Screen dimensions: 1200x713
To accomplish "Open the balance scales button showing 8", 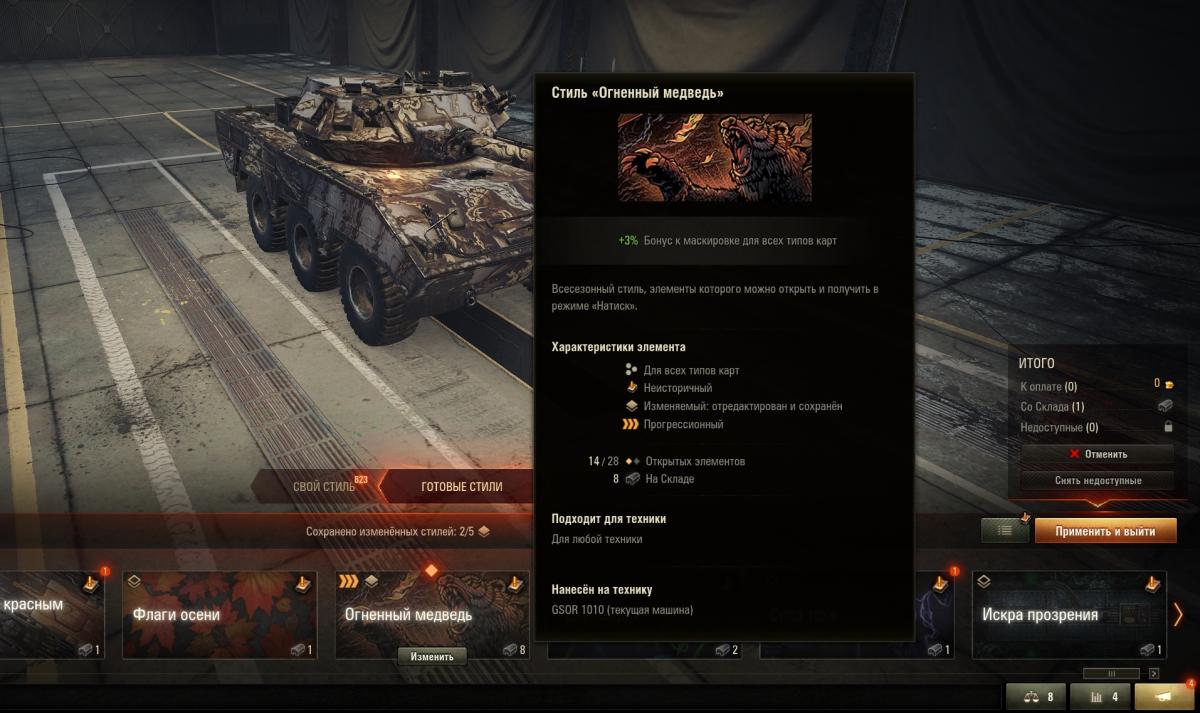I will (x=1036, y=697).
